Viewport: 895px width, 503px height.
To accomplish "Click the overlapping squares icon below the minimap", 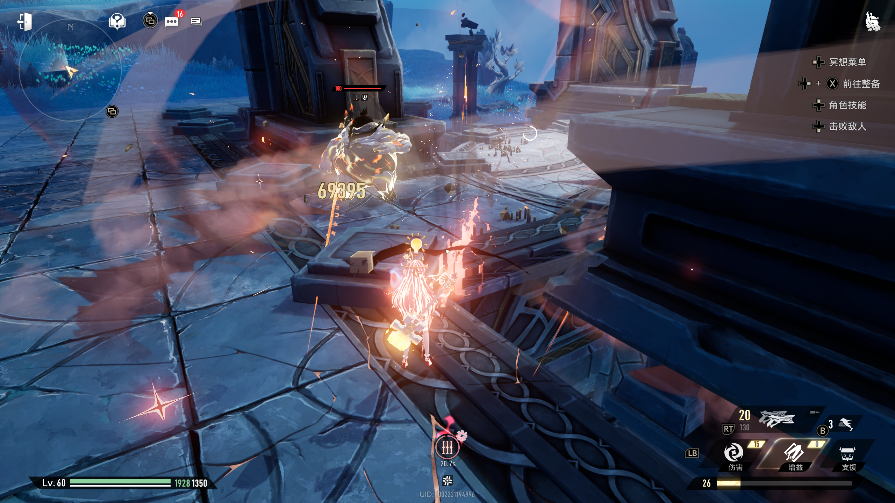I will pos(112,110).
